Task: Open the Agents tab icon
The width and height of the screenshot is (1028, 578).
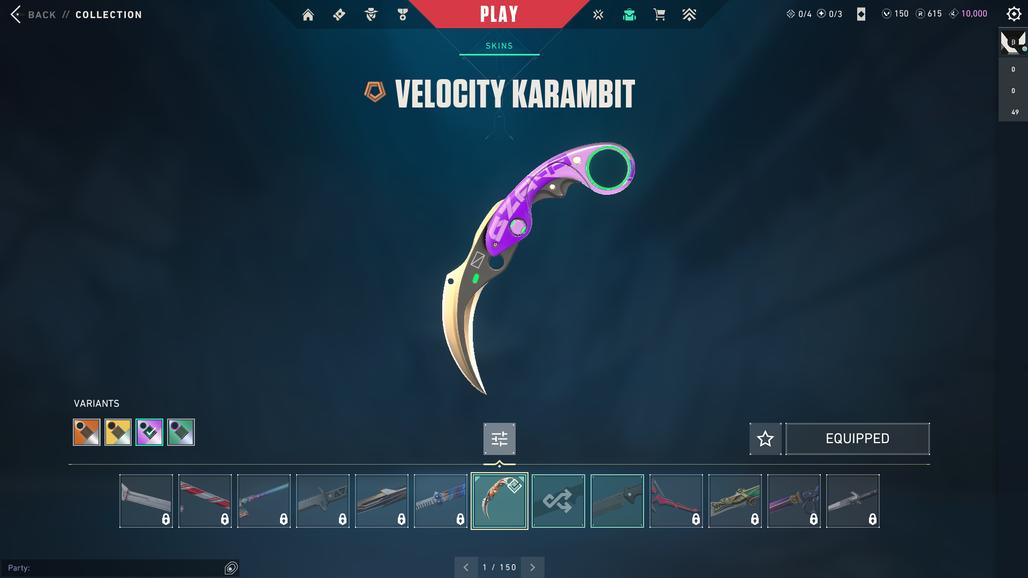Action: click(x=371, y=15)
